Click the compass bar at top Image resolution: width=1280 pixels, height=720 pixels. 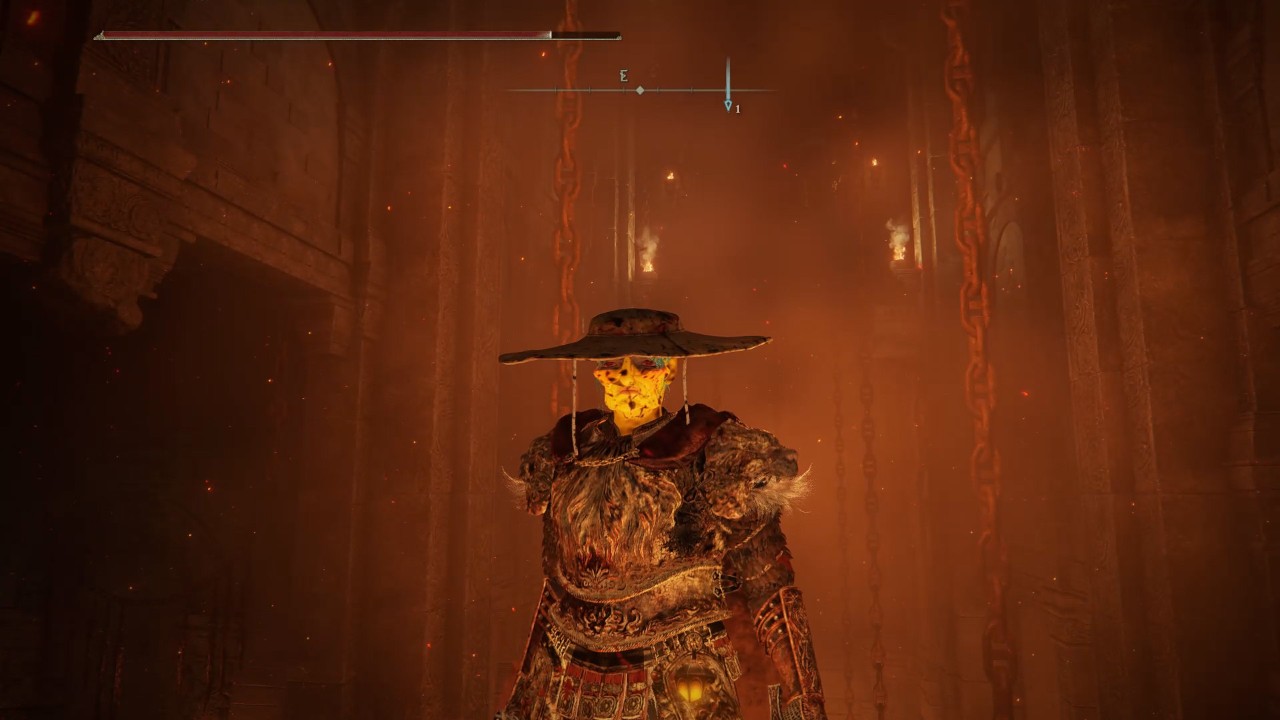(x=640, y=90)
